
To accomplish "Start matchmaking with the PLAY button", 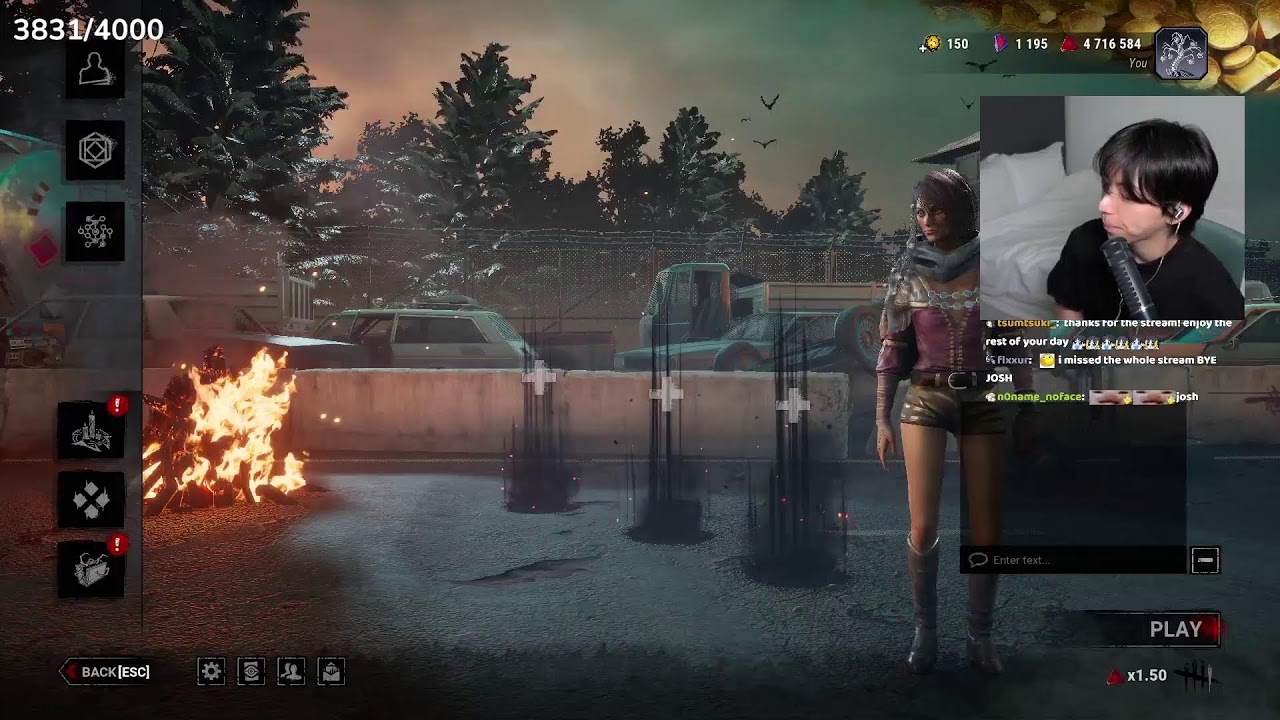I will coord(1175,629).
